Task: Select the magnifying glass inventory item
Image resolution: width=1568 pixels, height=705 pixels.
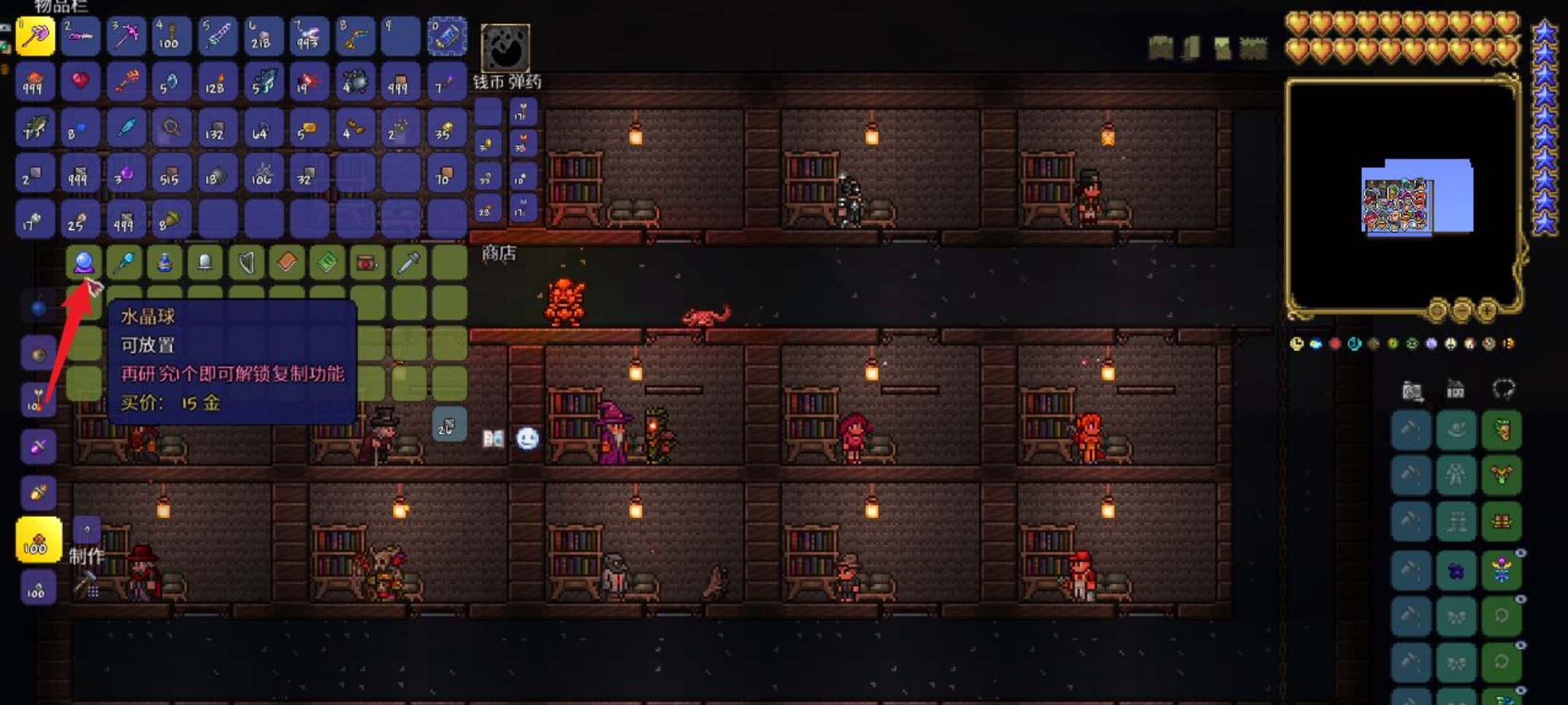Action: tap(172, 128)
